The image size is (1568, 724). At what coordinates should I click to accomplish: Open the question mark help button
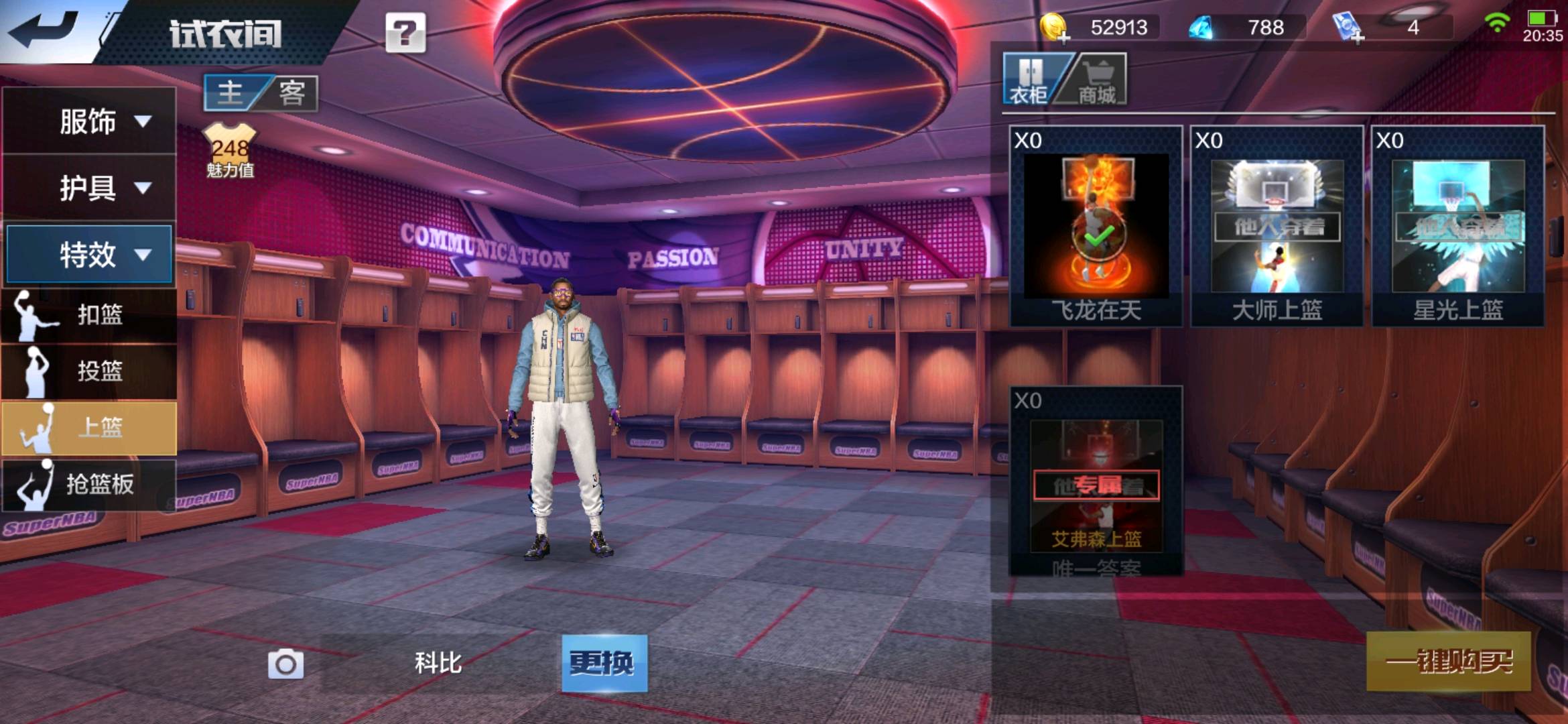405,33
